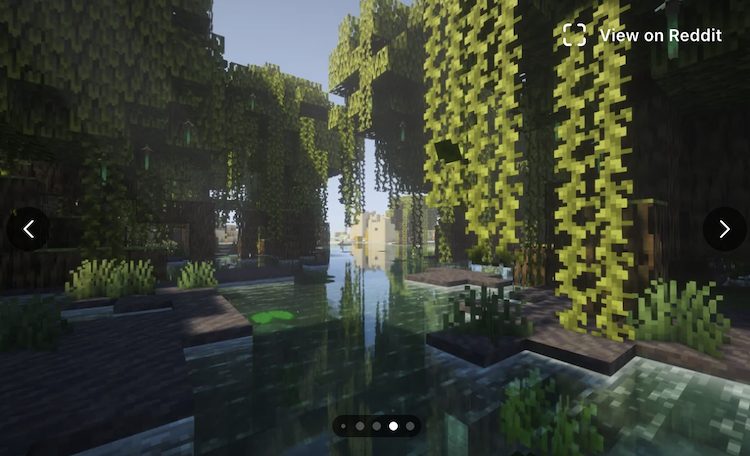The height and width of the screenshot is (456, 750).
Task: Go to the previous gallery image
Action: pyautogui.click(x=28, y=229)
